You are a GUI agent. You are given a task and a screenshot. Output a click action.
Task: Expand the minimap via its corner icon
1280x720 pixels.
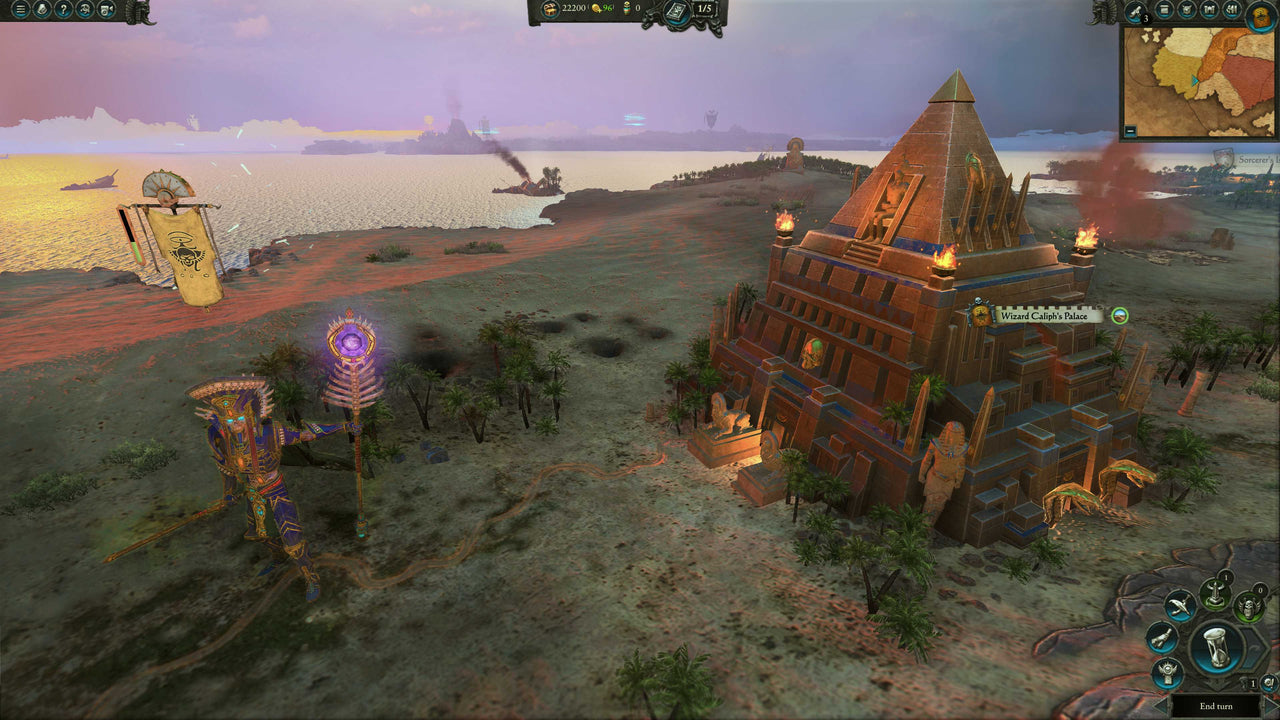[x=1131, y=130]
